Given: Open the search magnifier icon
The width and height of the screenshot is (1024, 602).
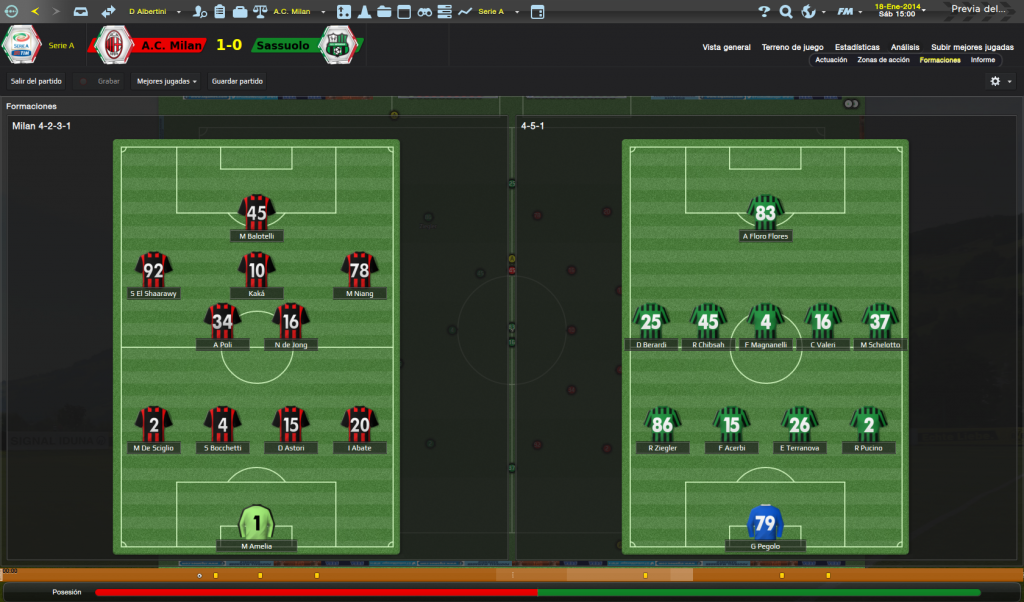Looking at the screenshot, I should 786,12.
